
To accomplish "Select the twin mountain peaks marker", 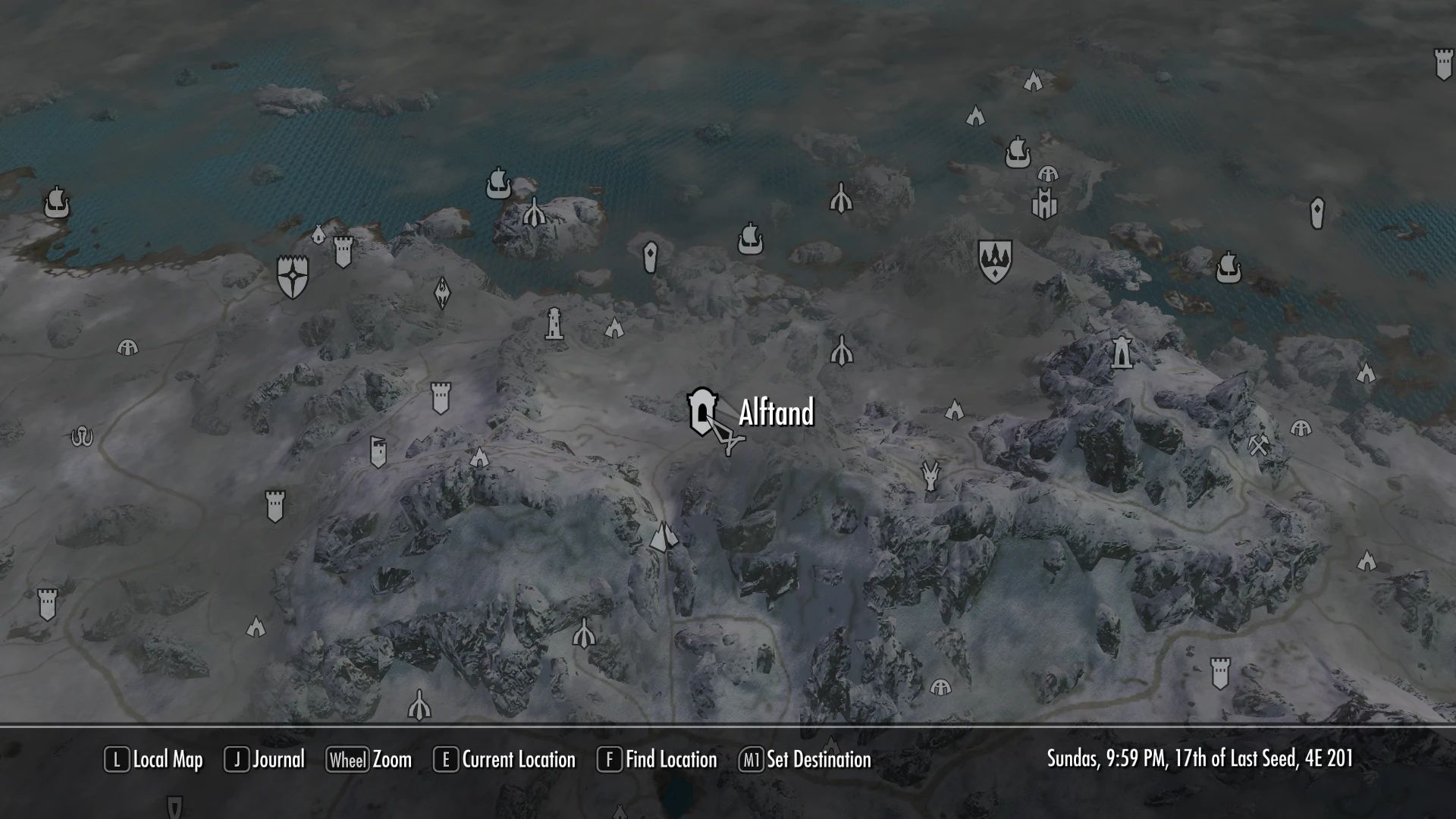I will coord(664,537).
